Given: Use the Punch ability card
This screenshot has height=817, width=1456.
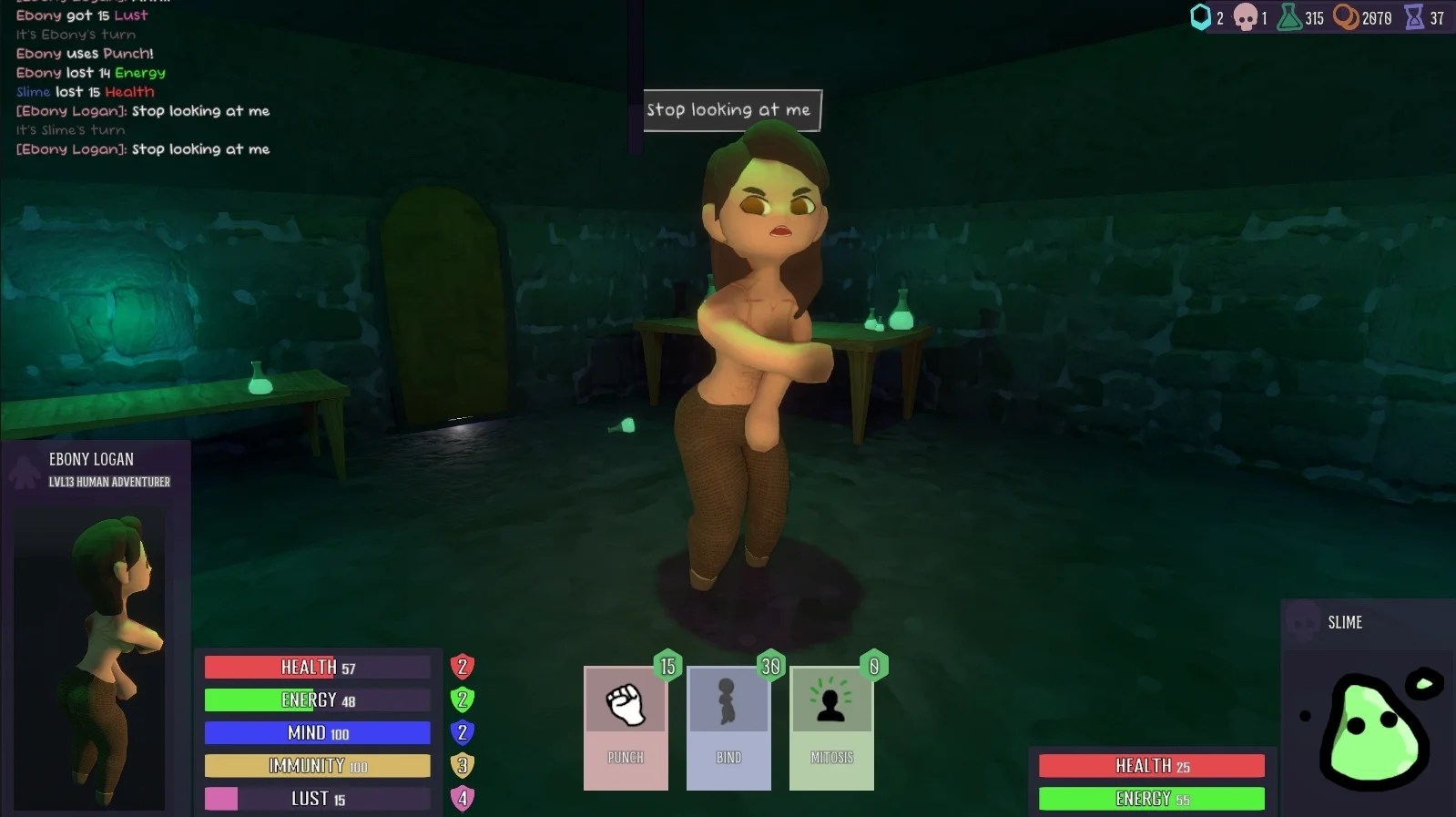Looking at the screenshot, I should pyautogui.click(x=626, y=727).
